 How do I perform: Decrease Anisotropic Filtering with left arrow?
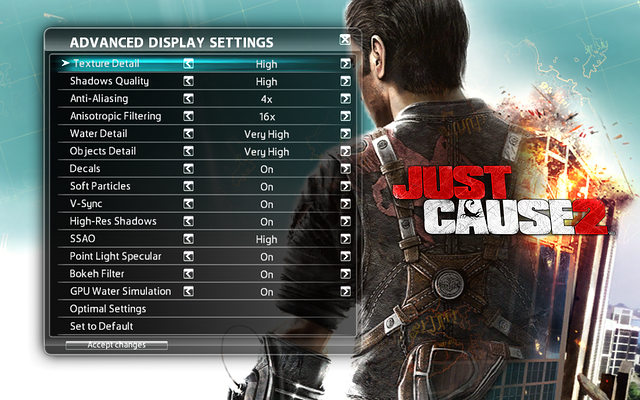(188, 117)
